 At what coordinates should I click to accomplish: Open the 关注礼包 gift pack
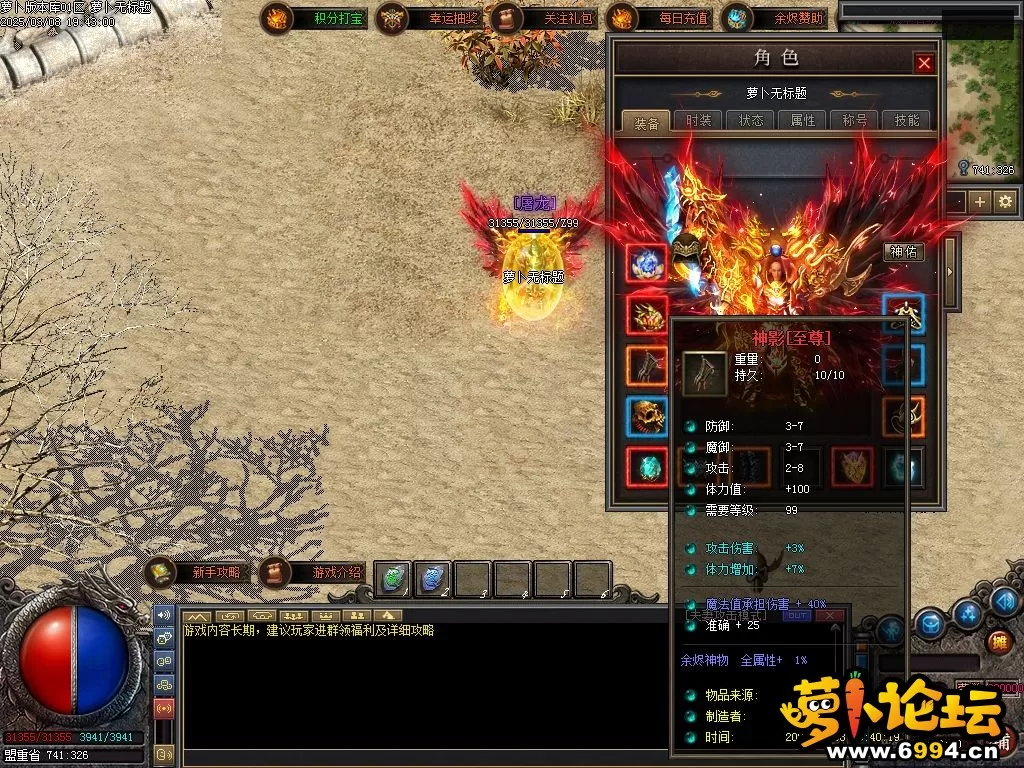coord(538,18)
